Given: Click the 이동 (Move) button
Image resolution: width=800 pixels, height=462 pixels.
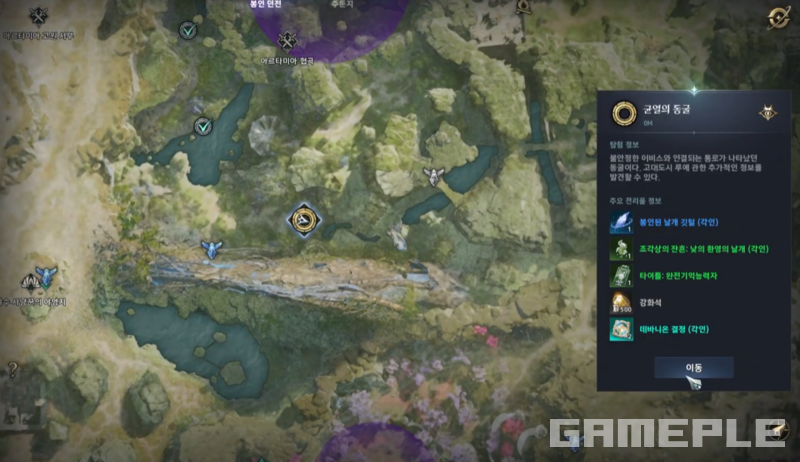Looking at the screenshot, I should click(694, 368).
